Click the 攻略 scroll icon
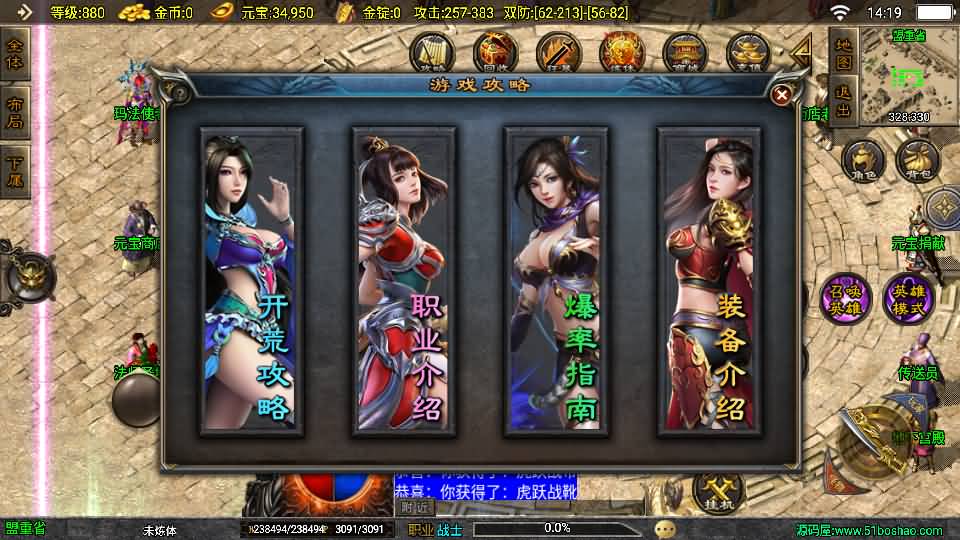 [x=432, y=52]
